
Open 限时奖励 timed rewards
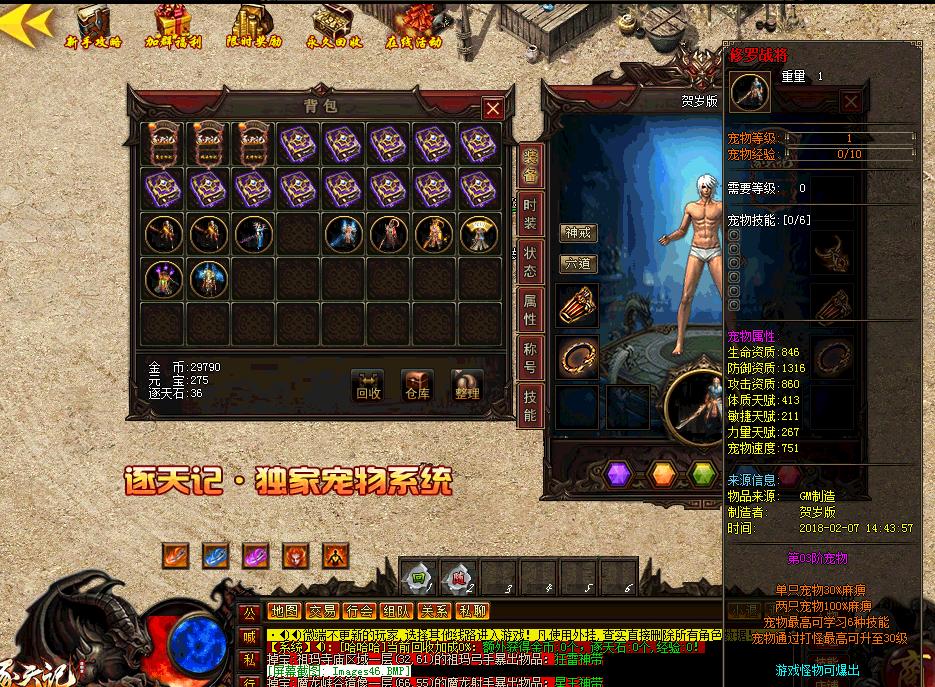click(254, 25)
